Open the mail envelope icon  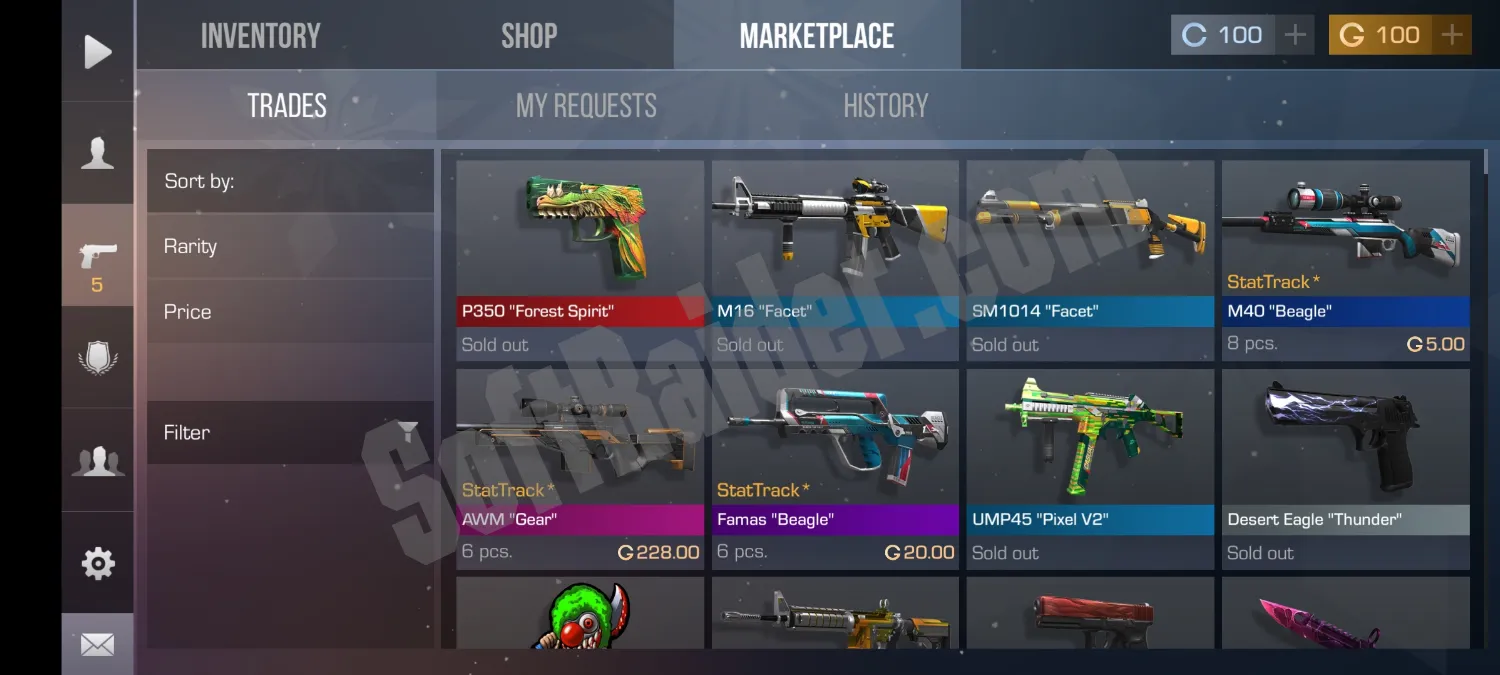click(98, 645)
